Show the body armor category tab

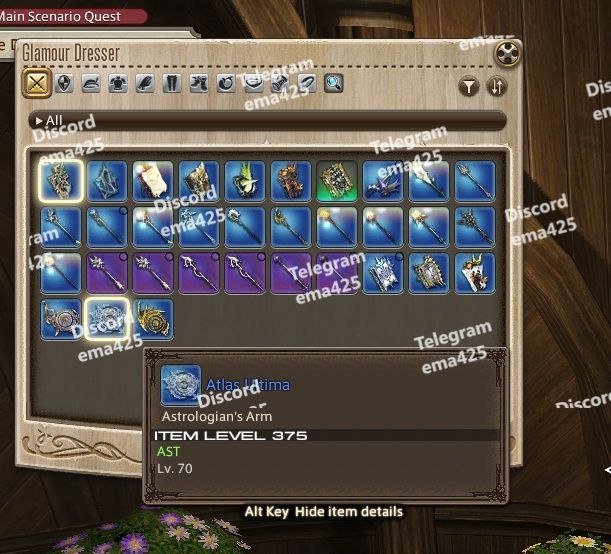119,84
